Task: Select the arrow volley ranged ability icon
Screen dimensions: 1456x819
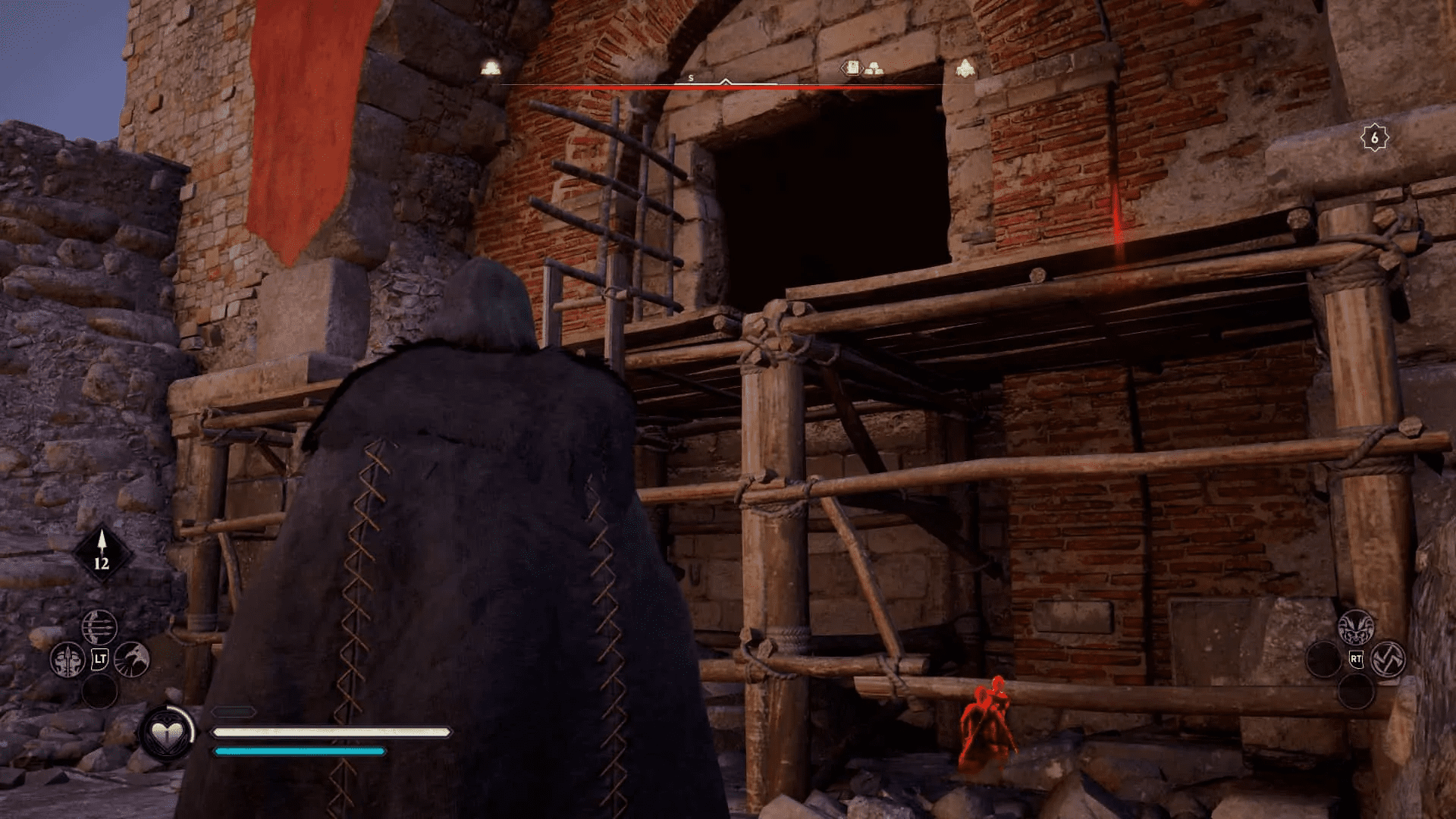Action: tap(99, 627)
